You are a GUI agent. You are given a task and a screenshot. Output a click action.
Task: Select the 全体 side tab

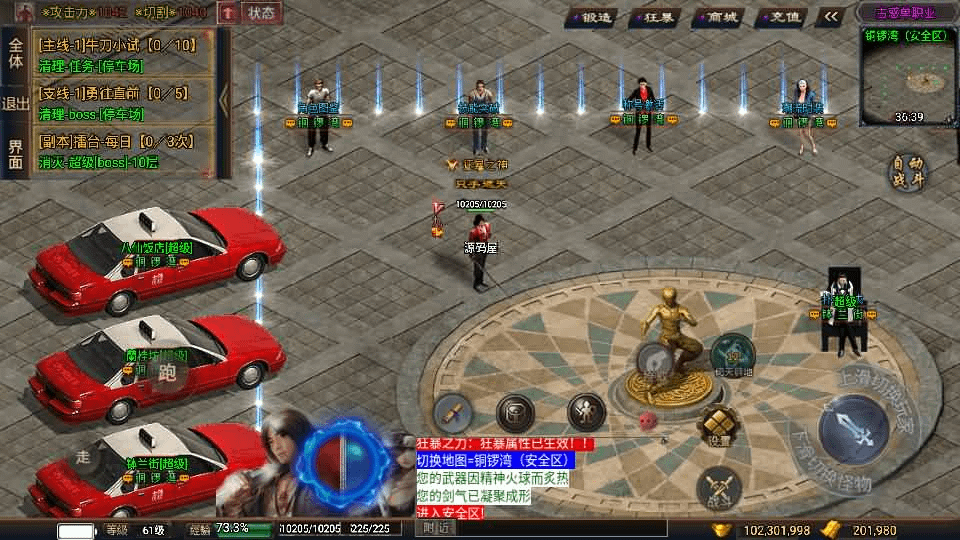click(15, 53)
